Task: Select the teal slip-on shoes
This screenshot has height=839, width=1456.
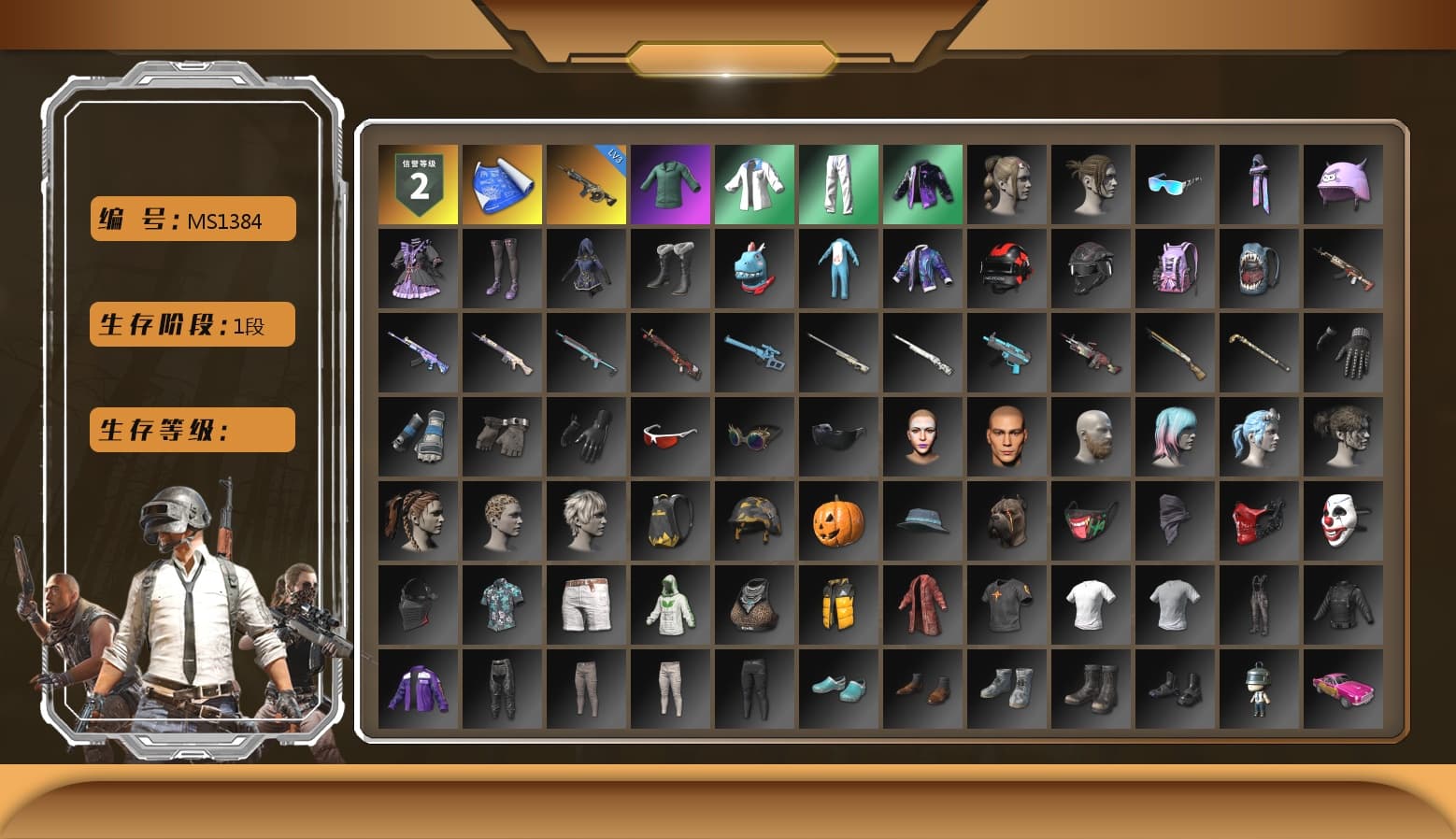Action: point(838,689)
